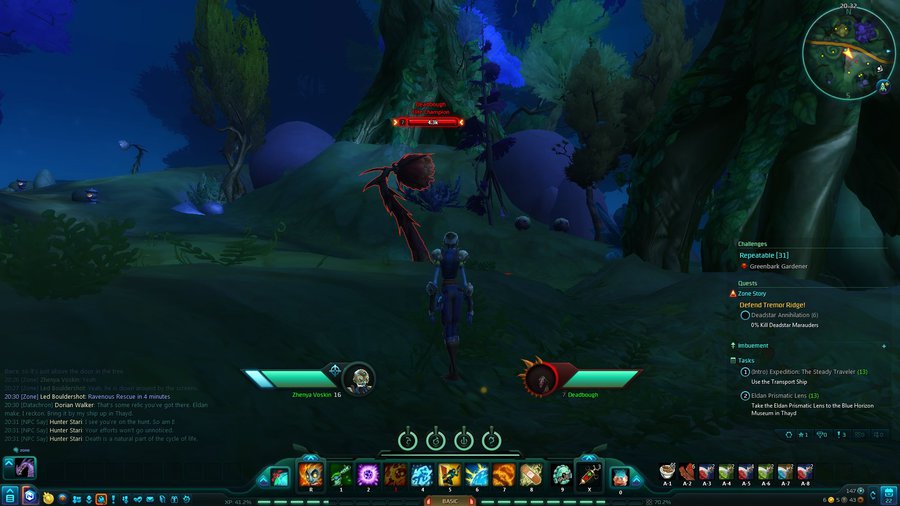Open the circular minimap

848,53
